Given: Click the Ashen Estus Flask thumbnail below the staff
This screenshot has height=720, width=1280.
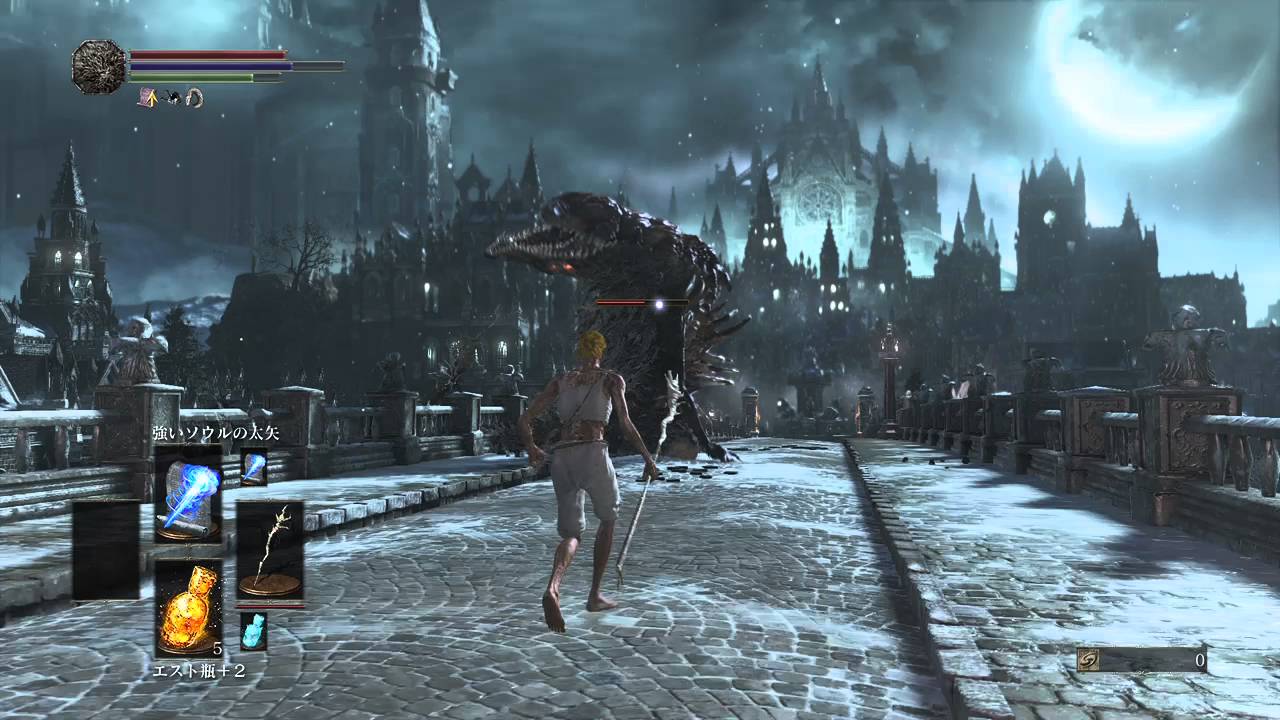Looking at the screenshot, I should click(253, 631).
